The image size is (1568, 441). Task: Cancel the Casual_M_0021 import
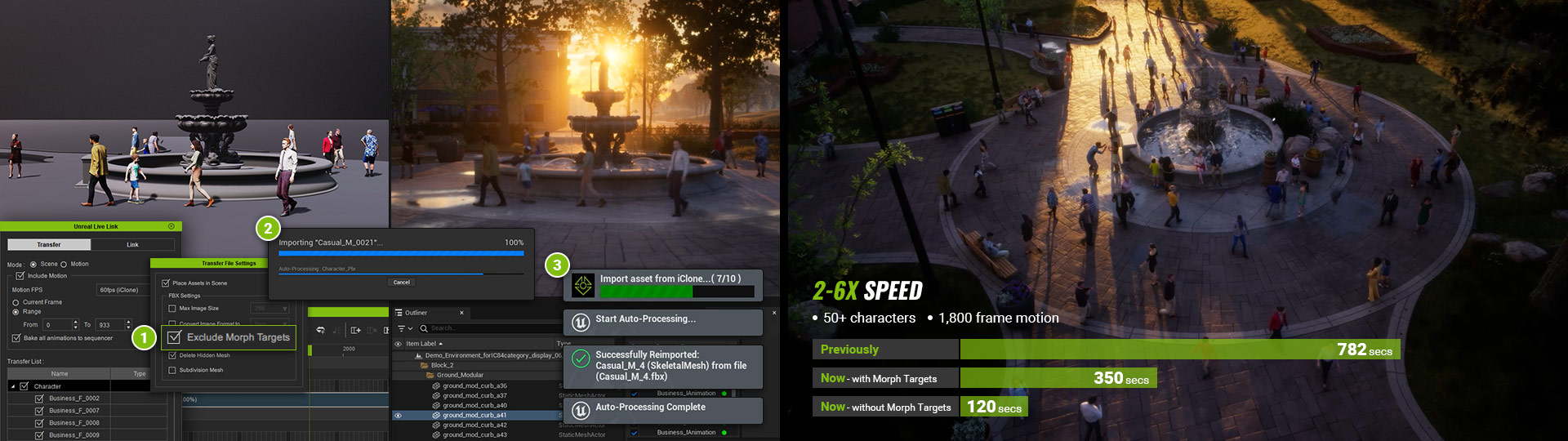pos(401,283)
